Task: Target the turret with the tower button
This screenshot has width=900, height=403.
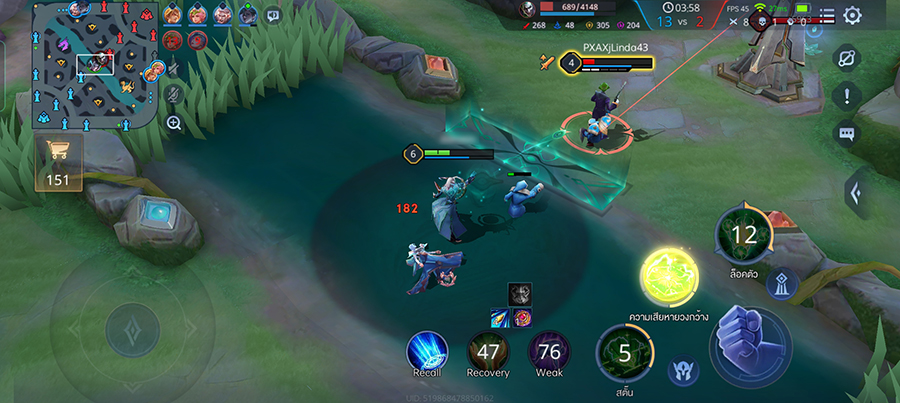Action: click(x=782, y=285)
